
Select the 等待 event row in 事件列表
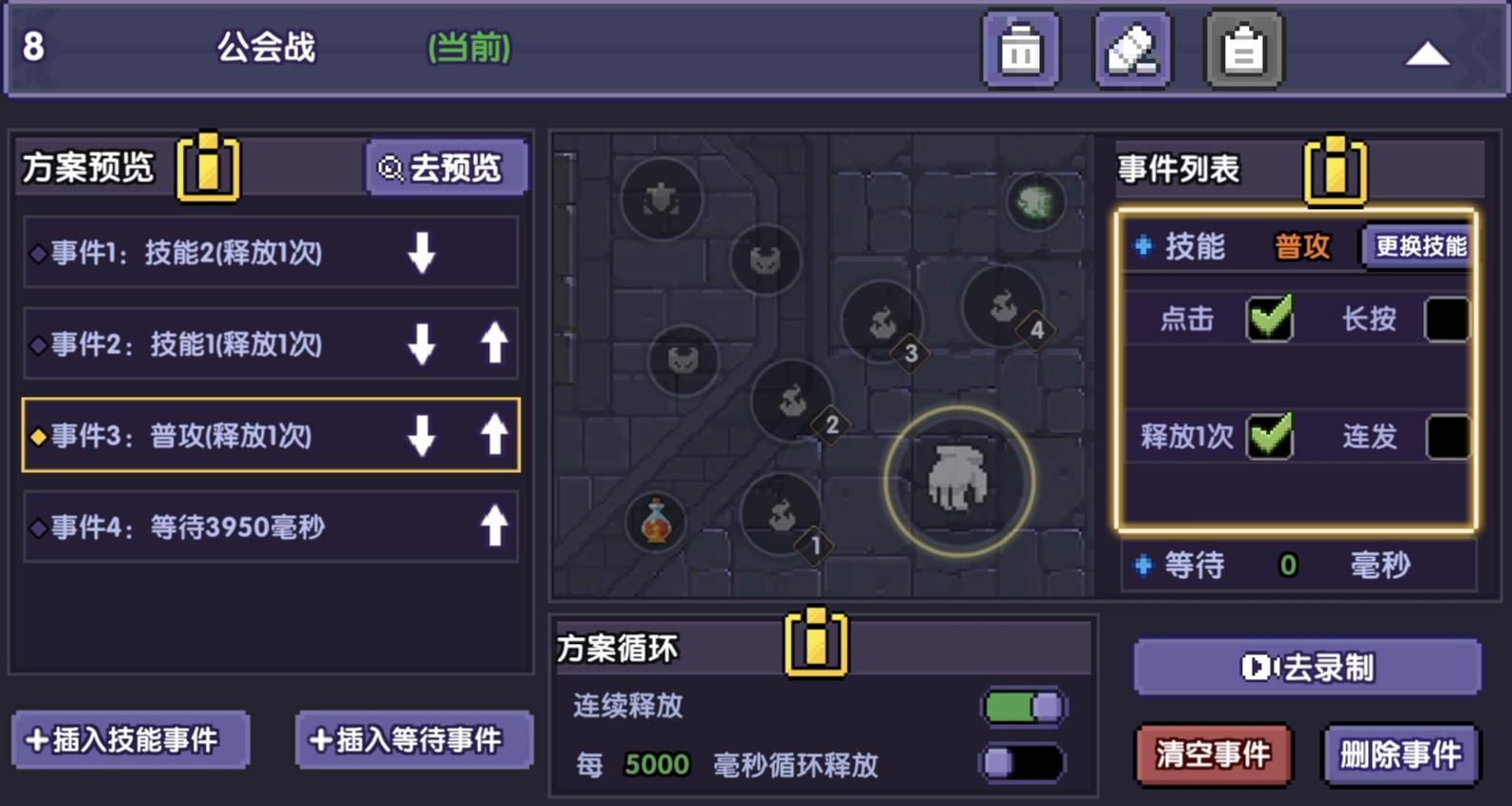pos(1268,566)
